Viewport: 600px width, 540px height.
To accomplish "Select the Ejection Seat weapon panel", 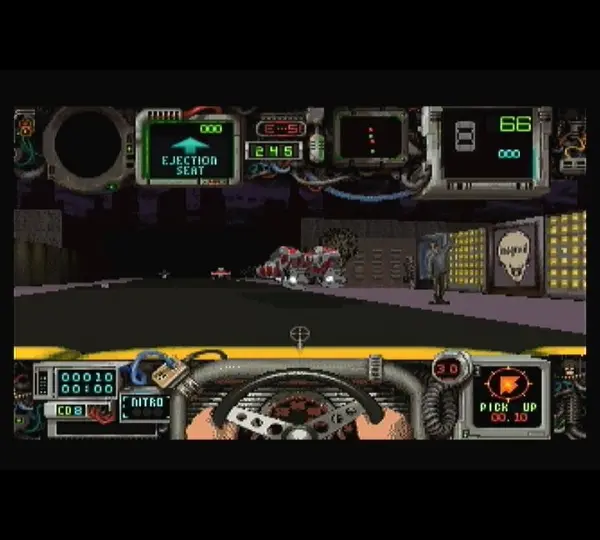I will (x=189, y=149).
